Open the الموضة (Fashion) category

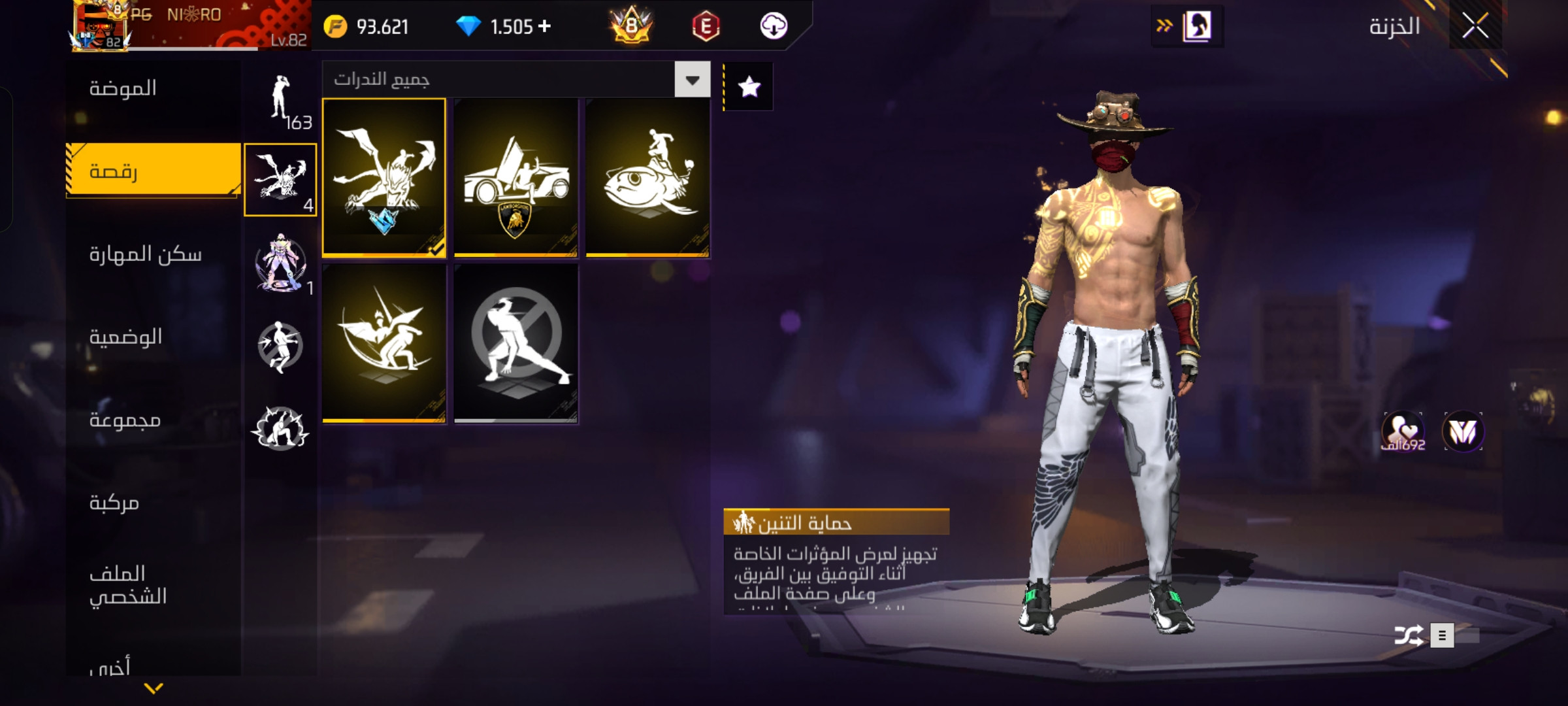[123, 88]
